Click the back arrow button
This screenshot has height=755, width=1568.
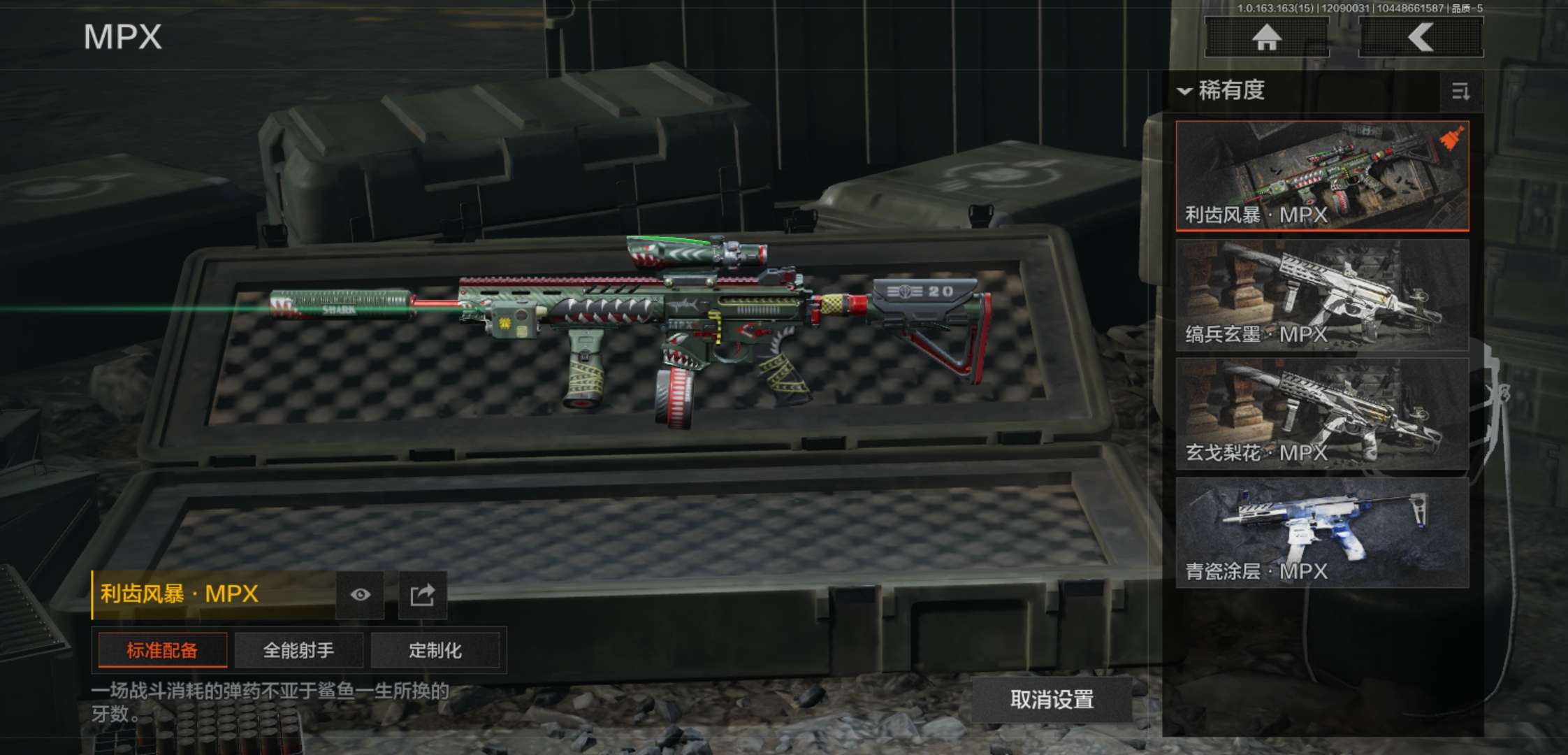1421,37
